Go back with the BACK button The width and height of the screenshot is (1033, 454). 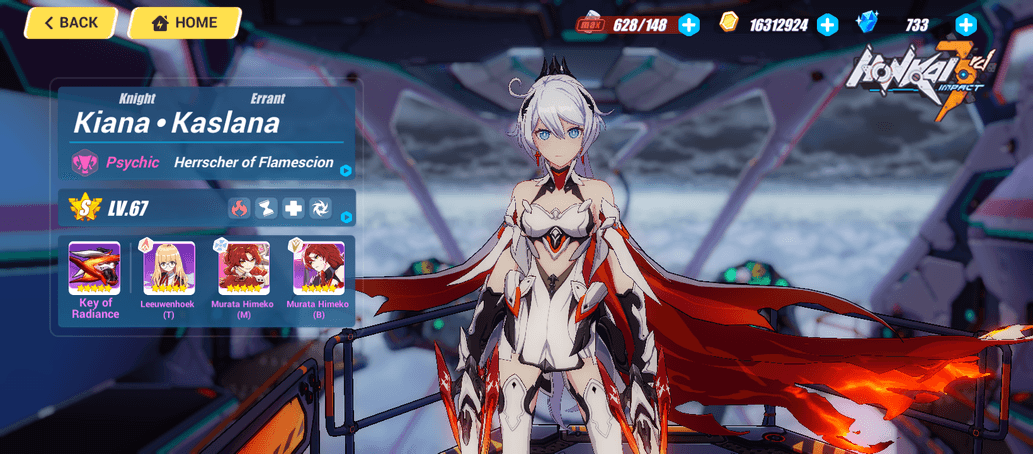70,23
